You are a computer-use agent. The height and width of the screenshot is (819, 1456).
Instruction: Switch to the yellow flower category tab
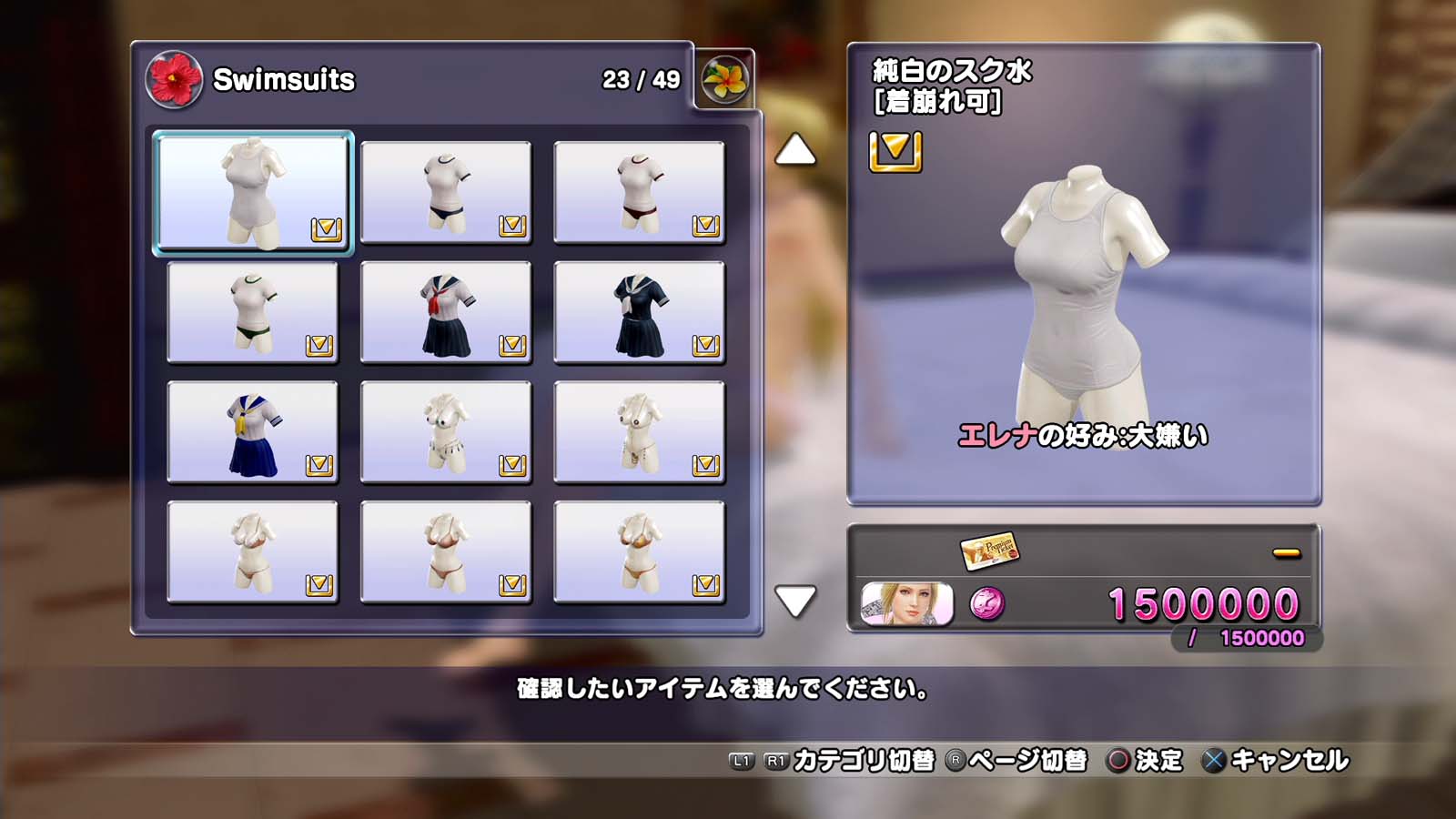point(724,79)
